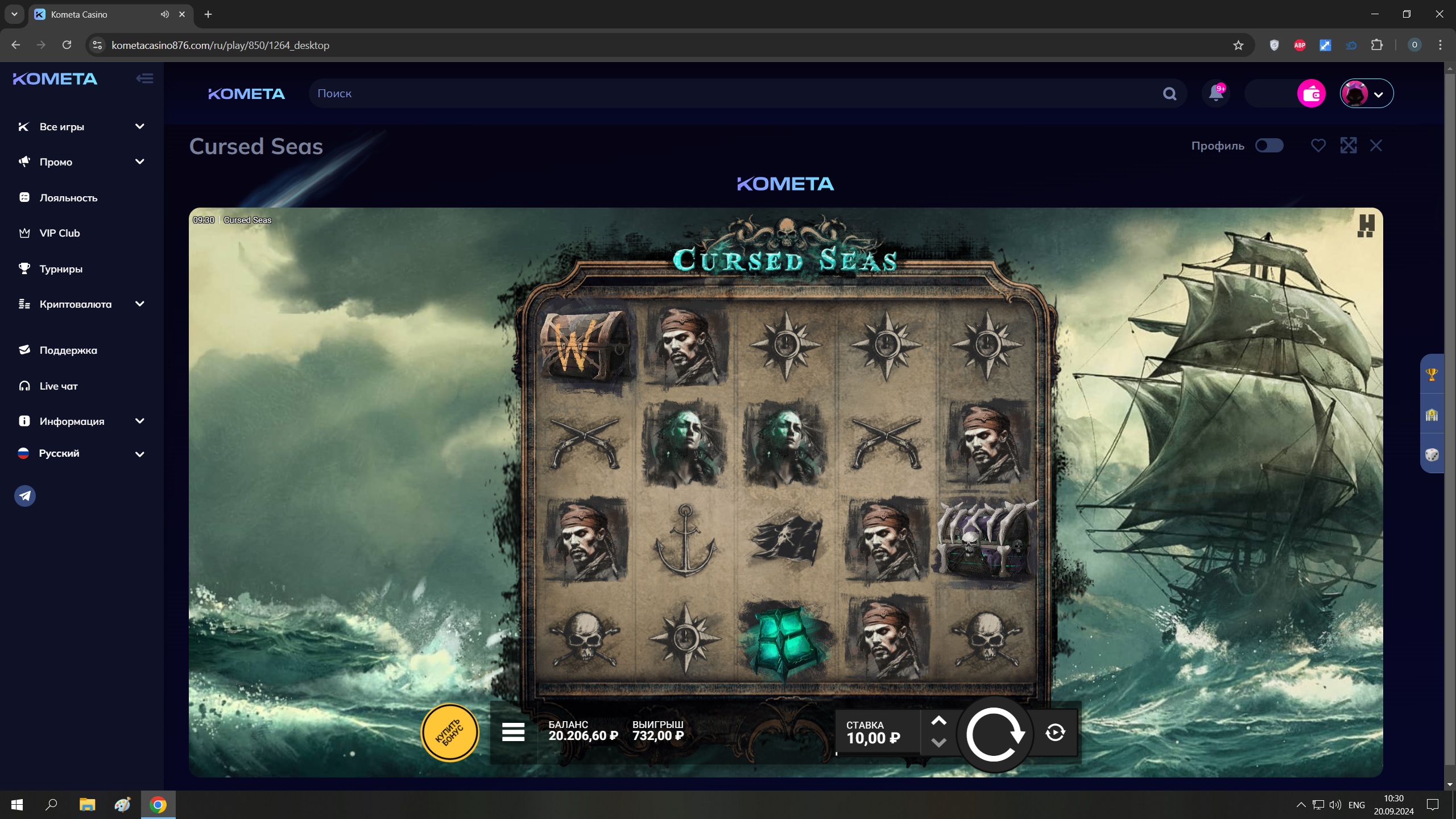Spin the reels with the big spin button

994,734
